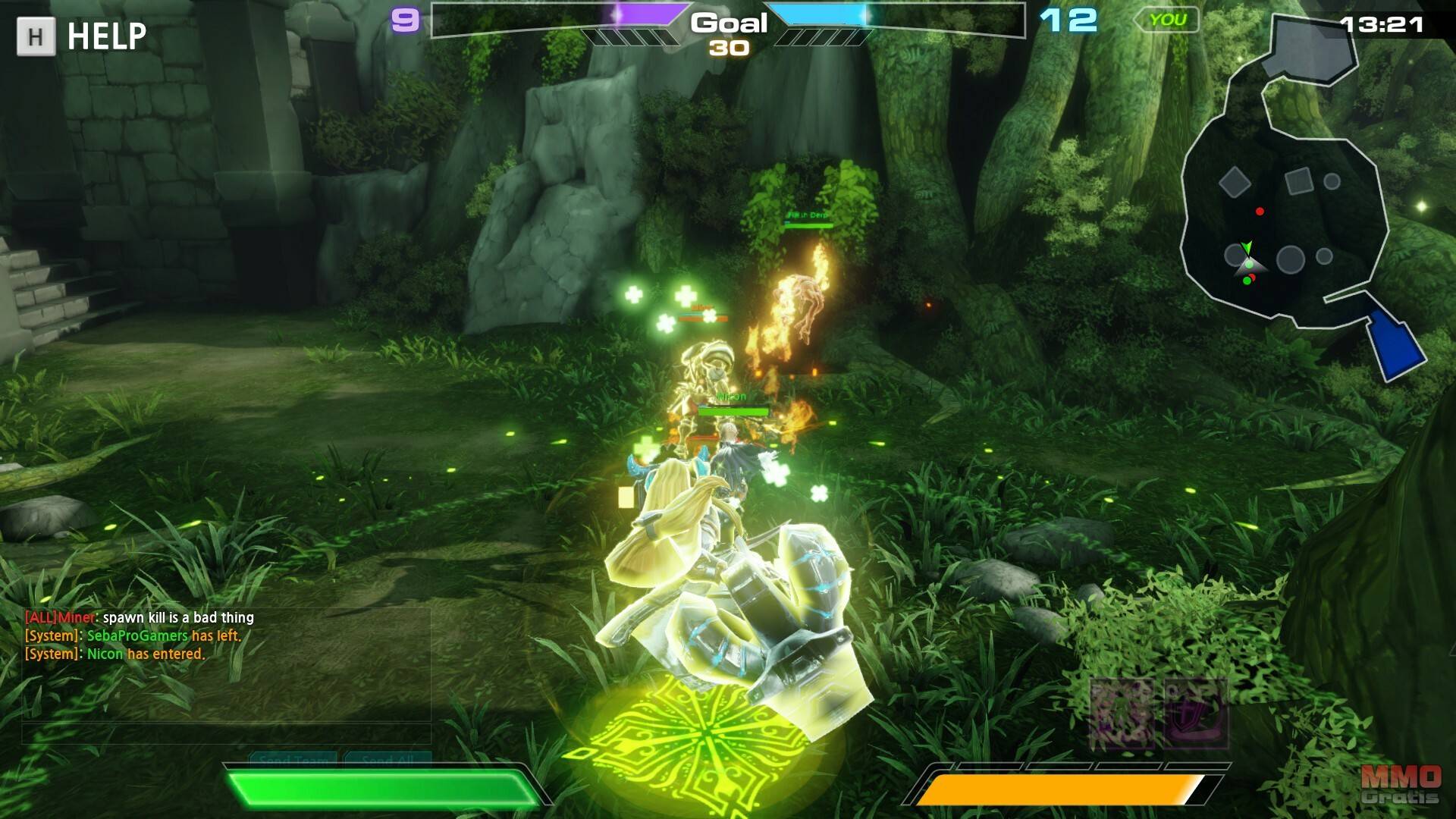Click the chat message input field
This screenshot has width=1456, height=819.
[226, 734]
